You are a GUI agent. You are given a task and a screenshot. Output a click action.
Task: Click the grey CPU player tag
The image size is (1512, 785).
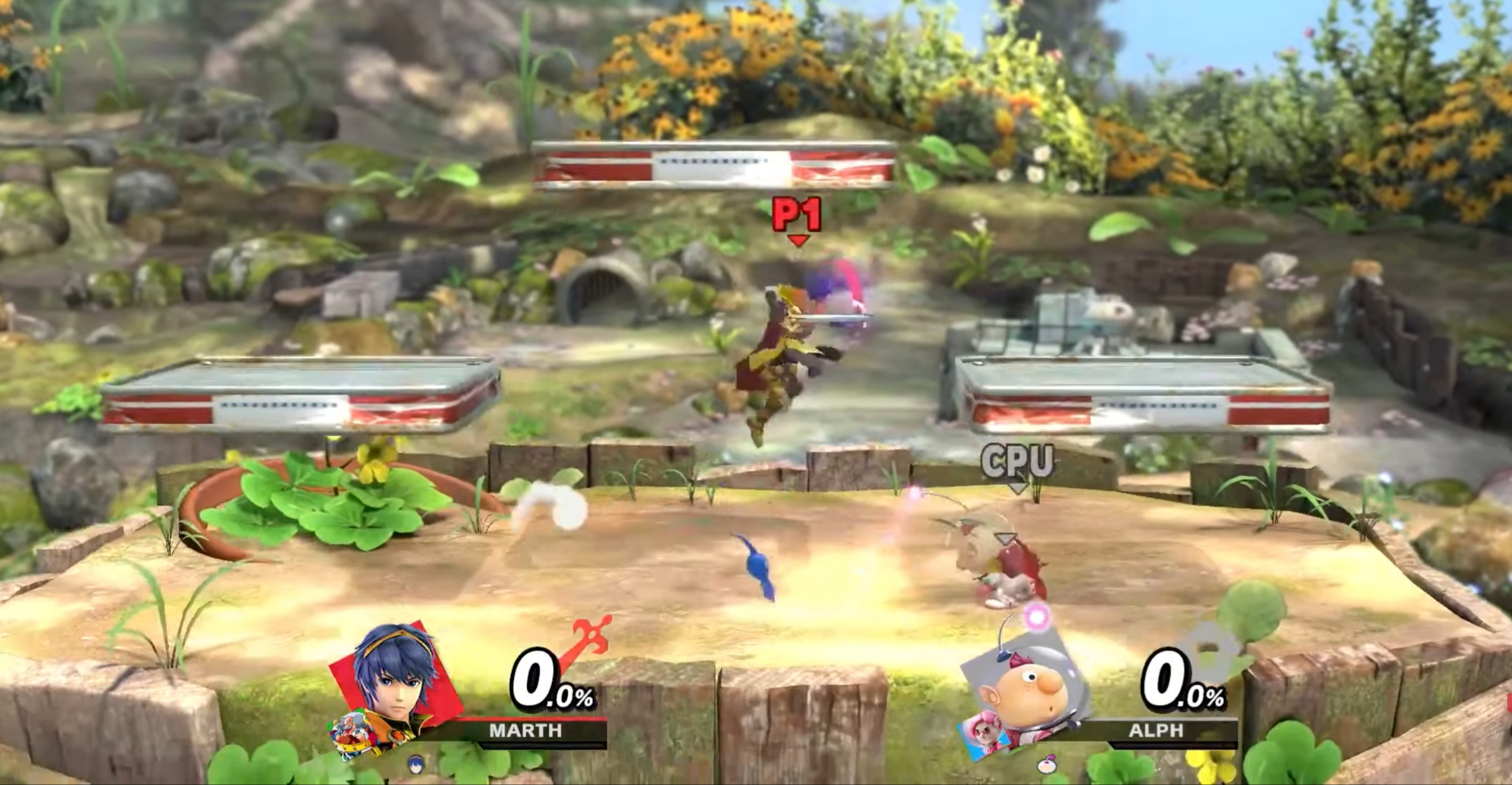point(1017,462)
